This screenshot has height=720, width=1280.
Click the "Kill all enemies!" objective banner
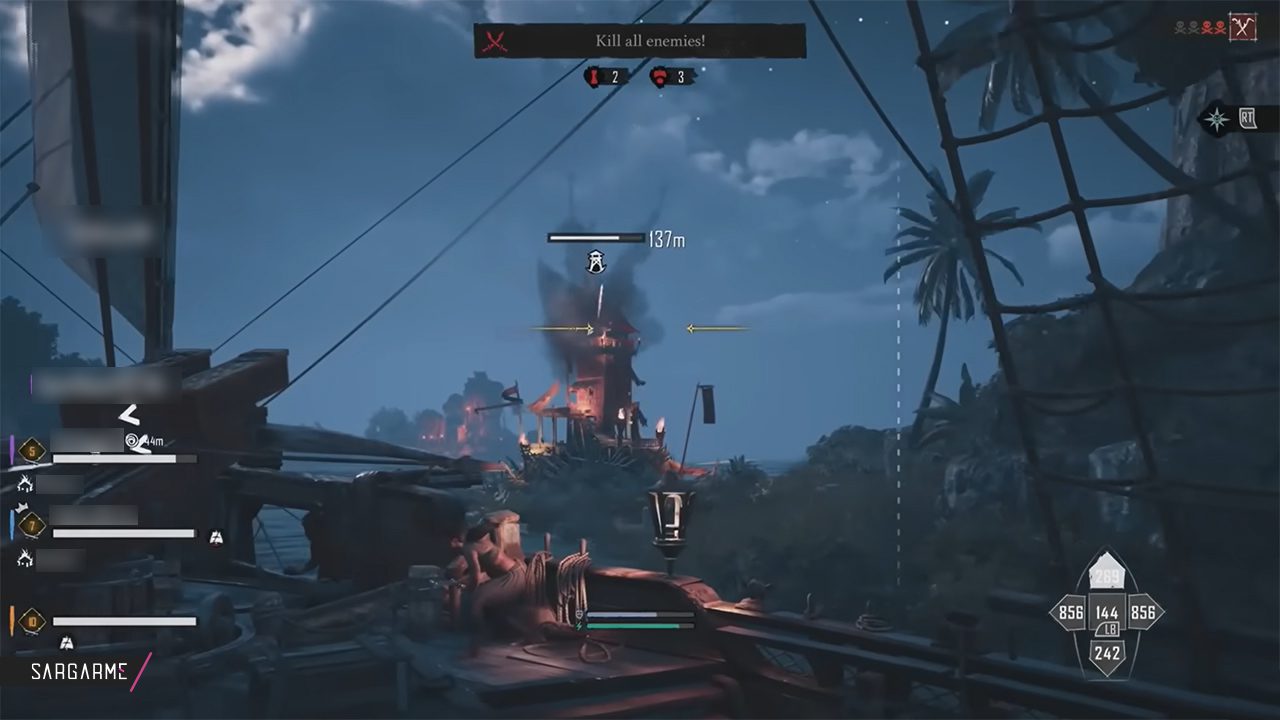point(640,41)
